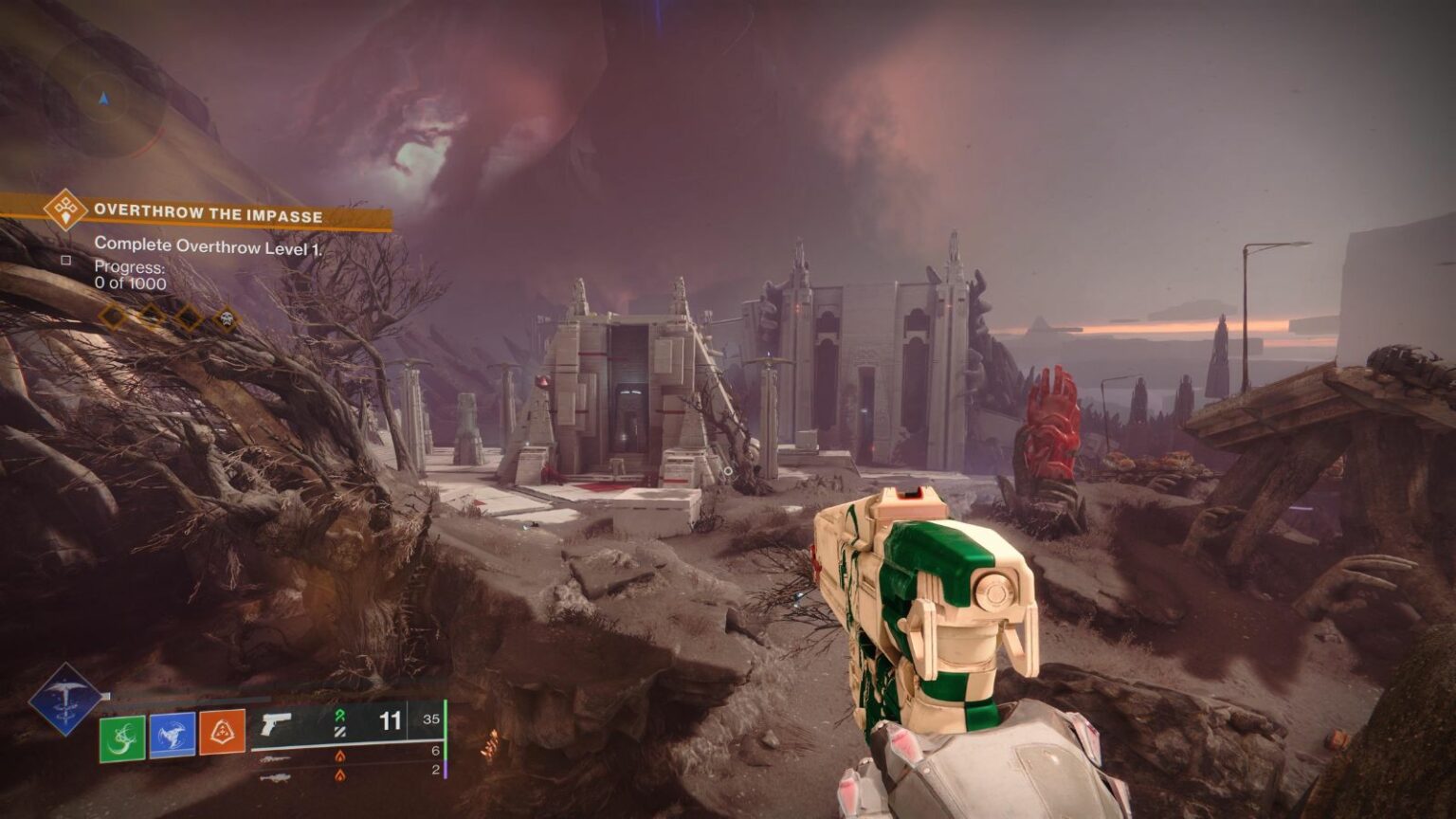This screenshot has height=819, width=1456.
Task: Check the Overthrow objective checkbox
Action: coord(66,261)
